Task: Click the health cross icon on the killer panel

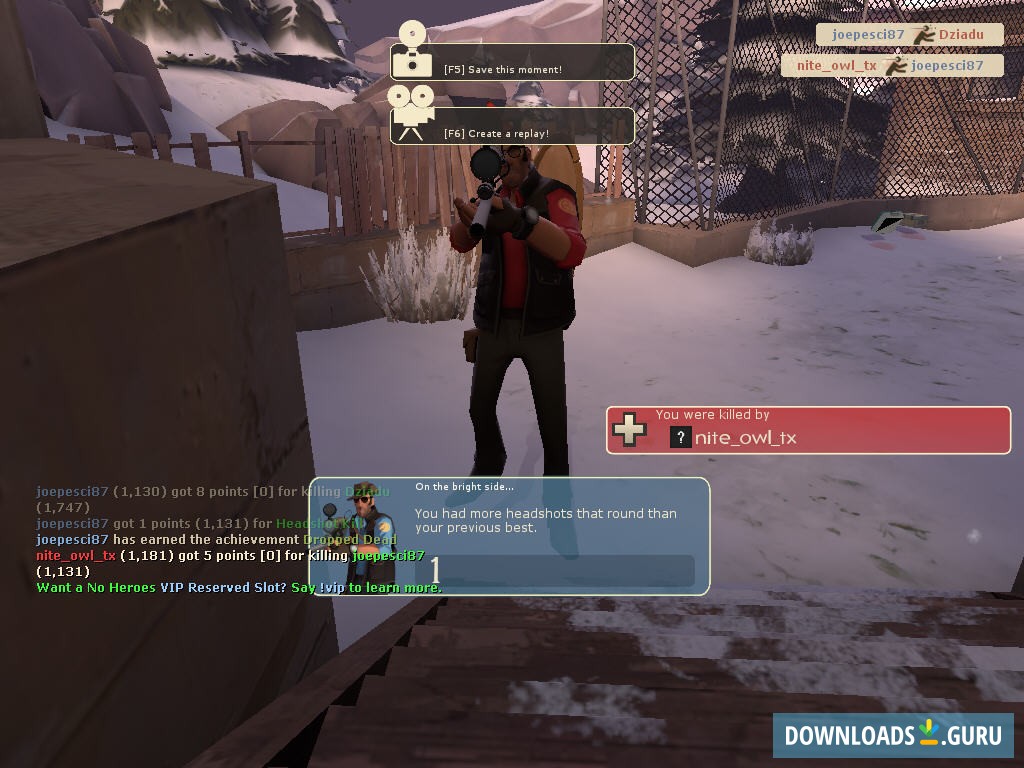Action: coord(629,430)
